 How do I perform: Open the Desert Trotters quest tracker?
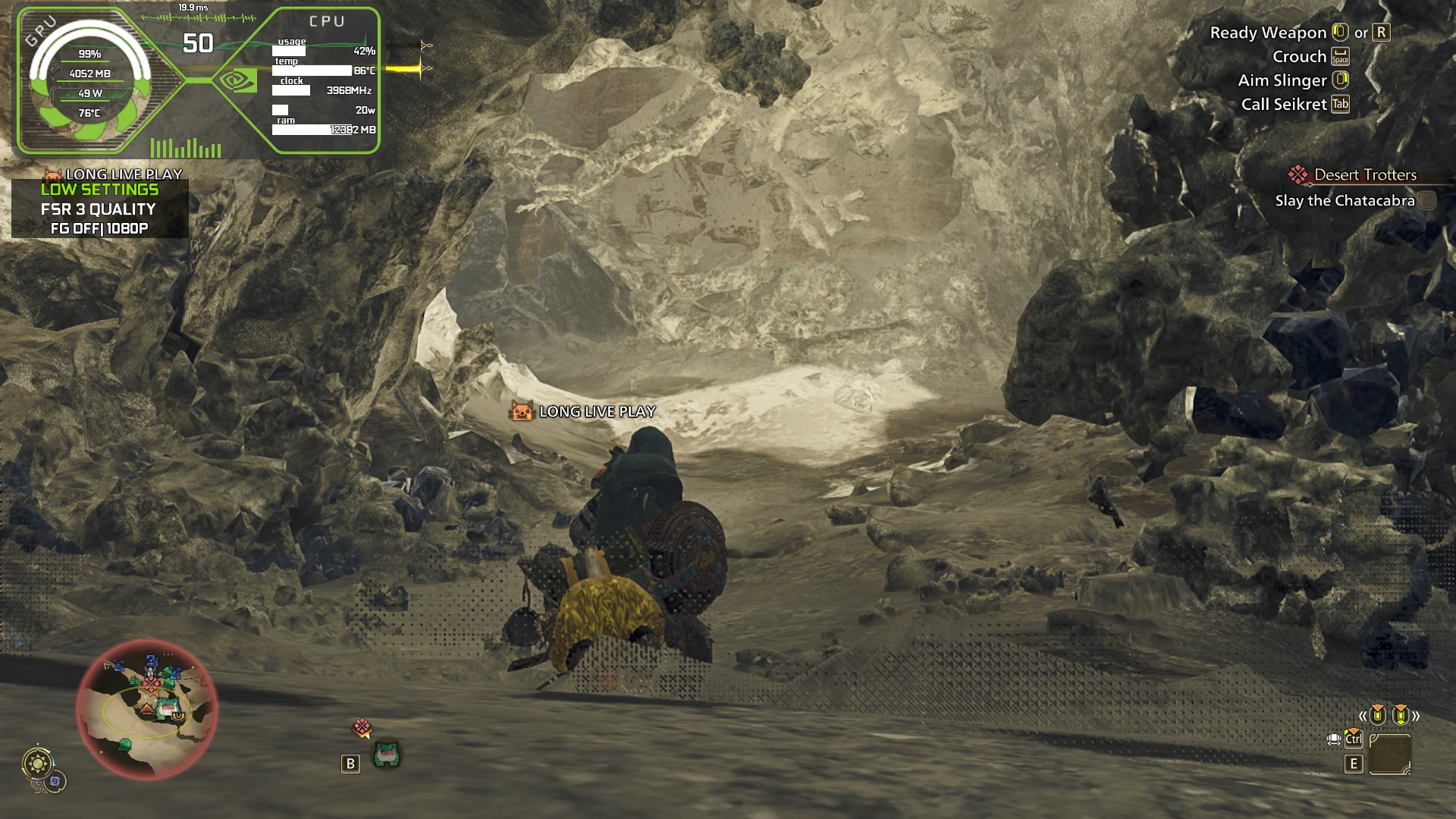pyautogui.click(x=1364, y=175)
